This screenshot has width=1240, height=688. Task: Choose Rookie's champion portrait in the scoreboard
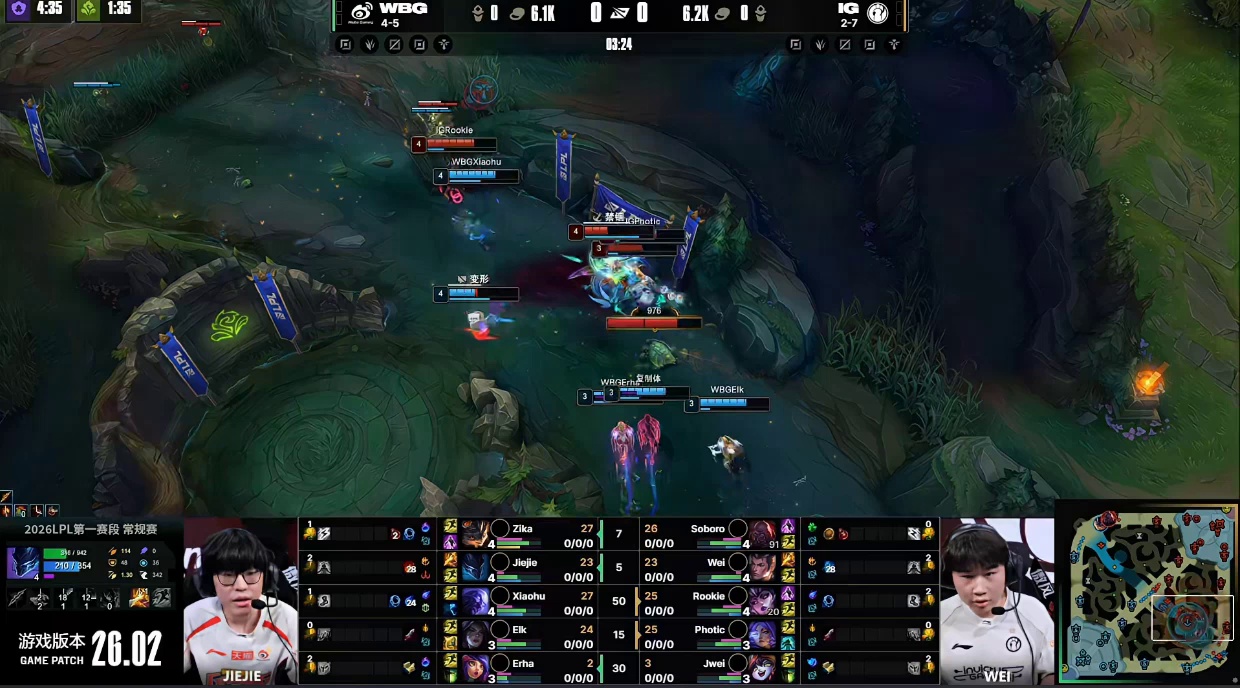click(762, 602)
